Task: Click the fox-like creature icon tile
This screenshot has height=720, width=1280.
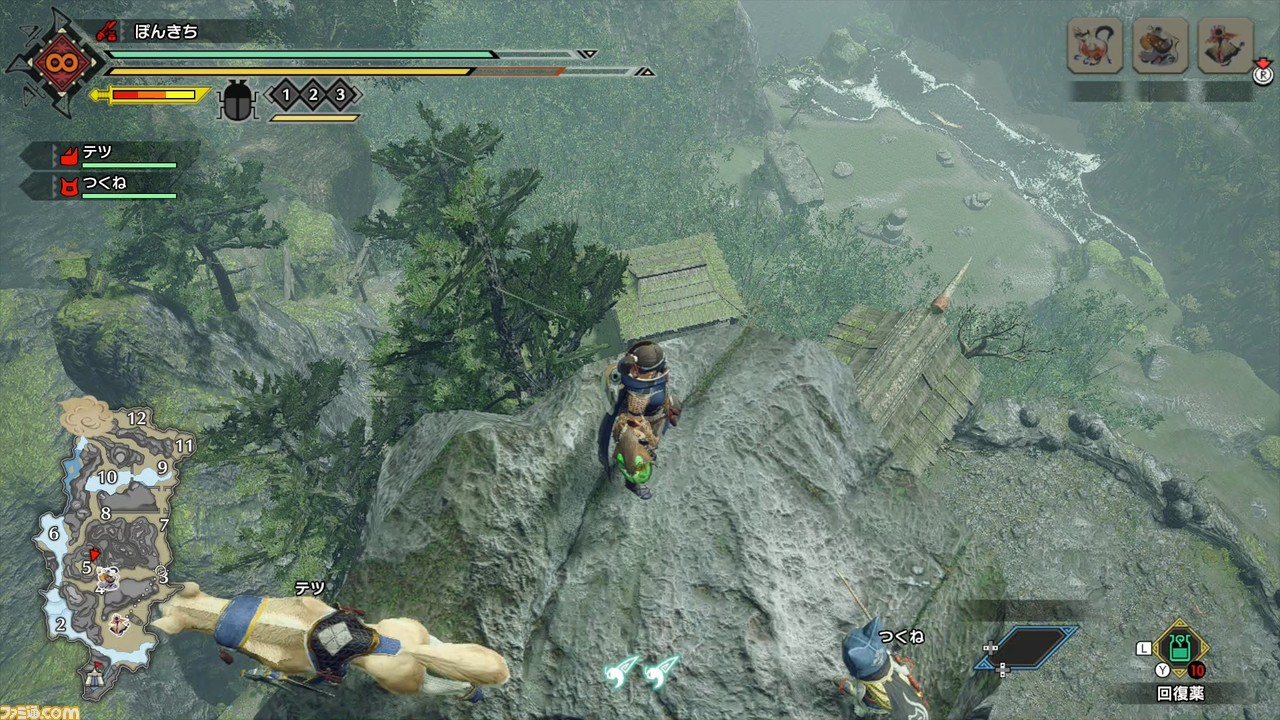Action: pyautogui.click(x=1094, y=46)
